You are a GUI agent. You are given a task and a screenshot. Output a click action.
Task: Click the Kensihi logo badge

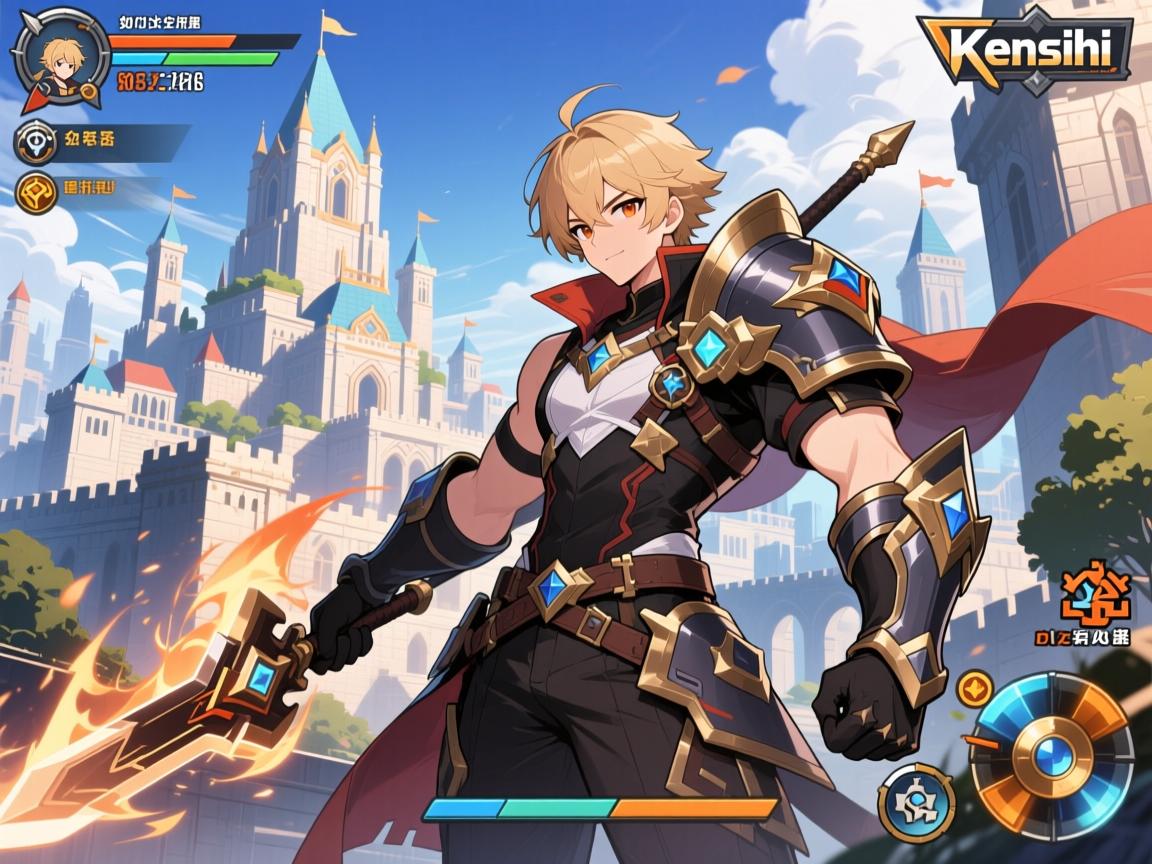[1024, 46]
